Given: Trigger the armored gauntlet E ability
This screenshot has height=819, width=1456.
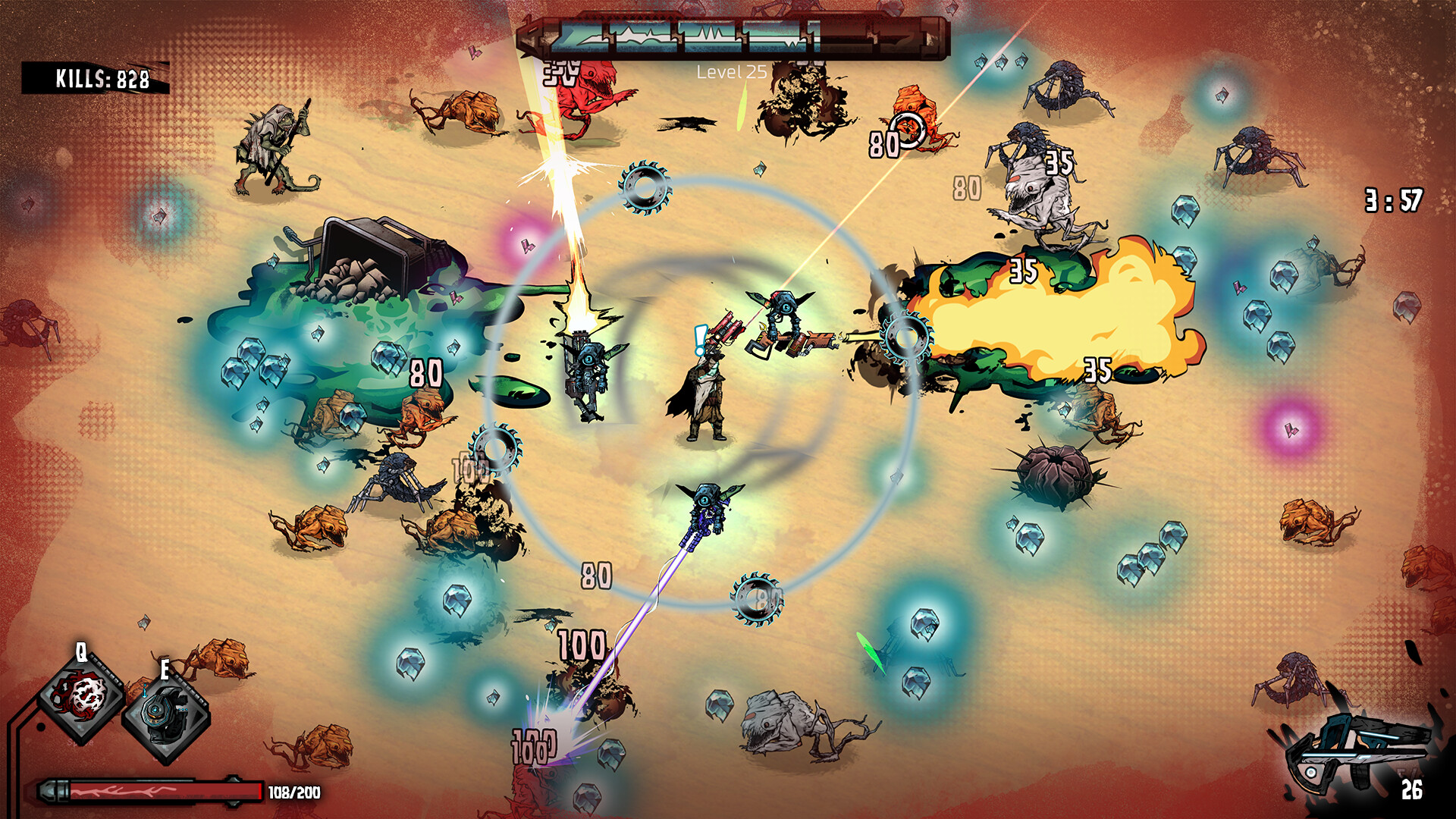Looking at the screenshot, I should tap(165, 715).
